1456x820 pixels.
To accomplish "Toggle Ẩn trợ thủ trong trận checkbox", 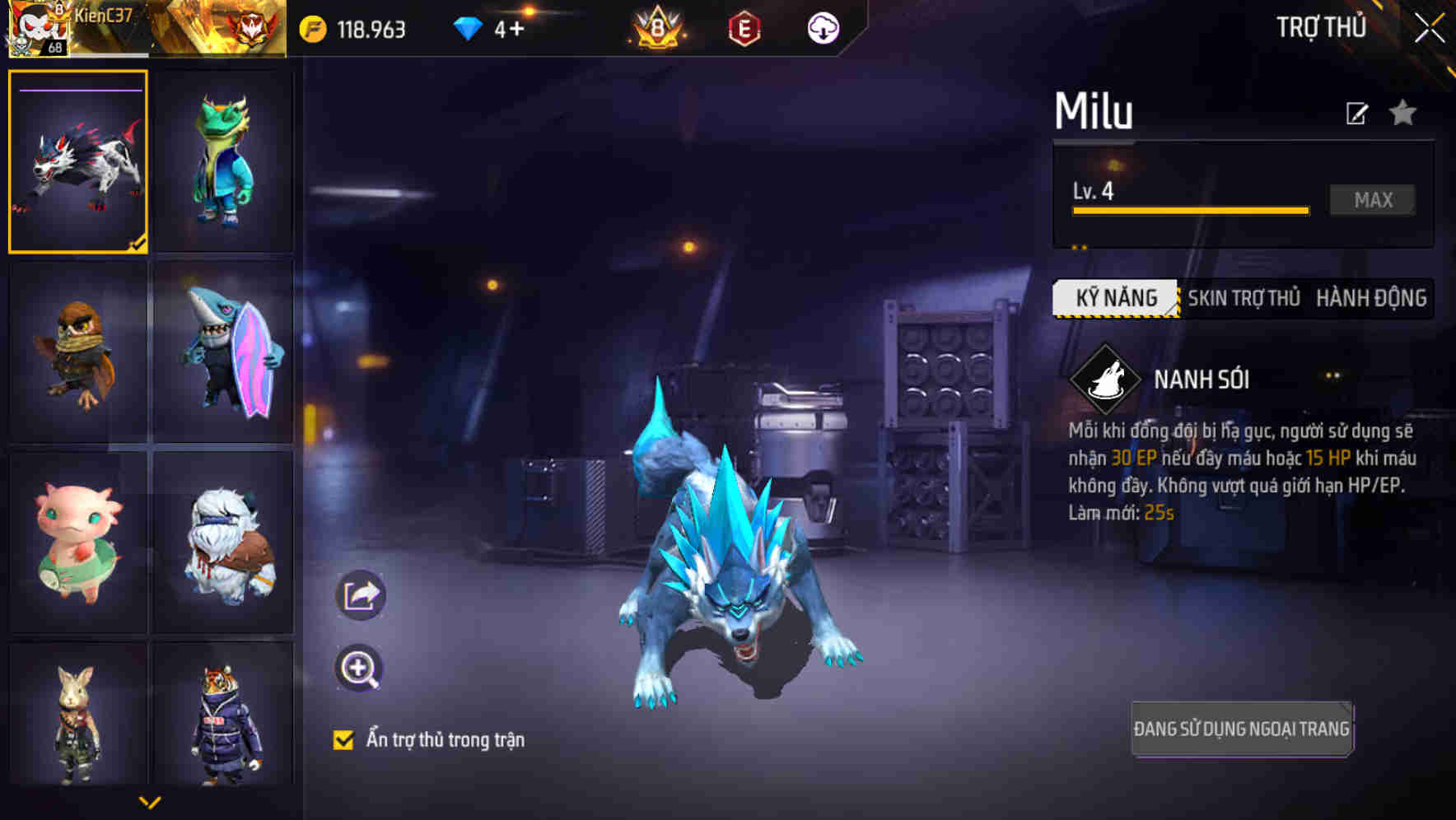I will click(346, 739).
